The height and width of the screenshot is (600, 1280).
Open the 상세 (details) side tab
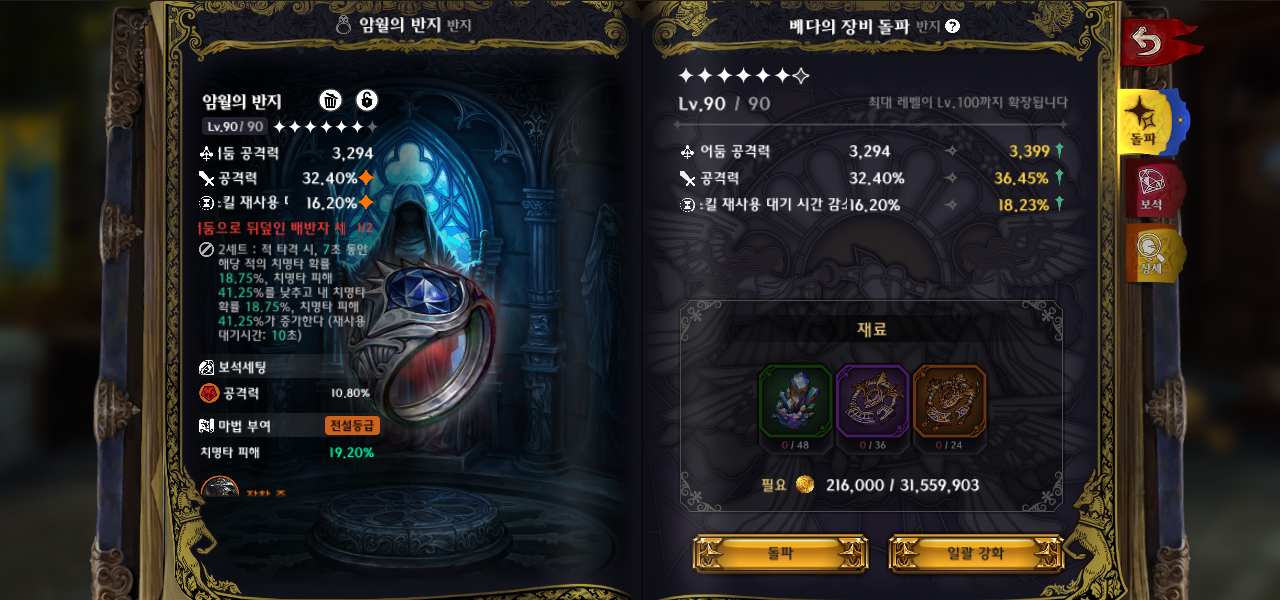pos(1150,252)
